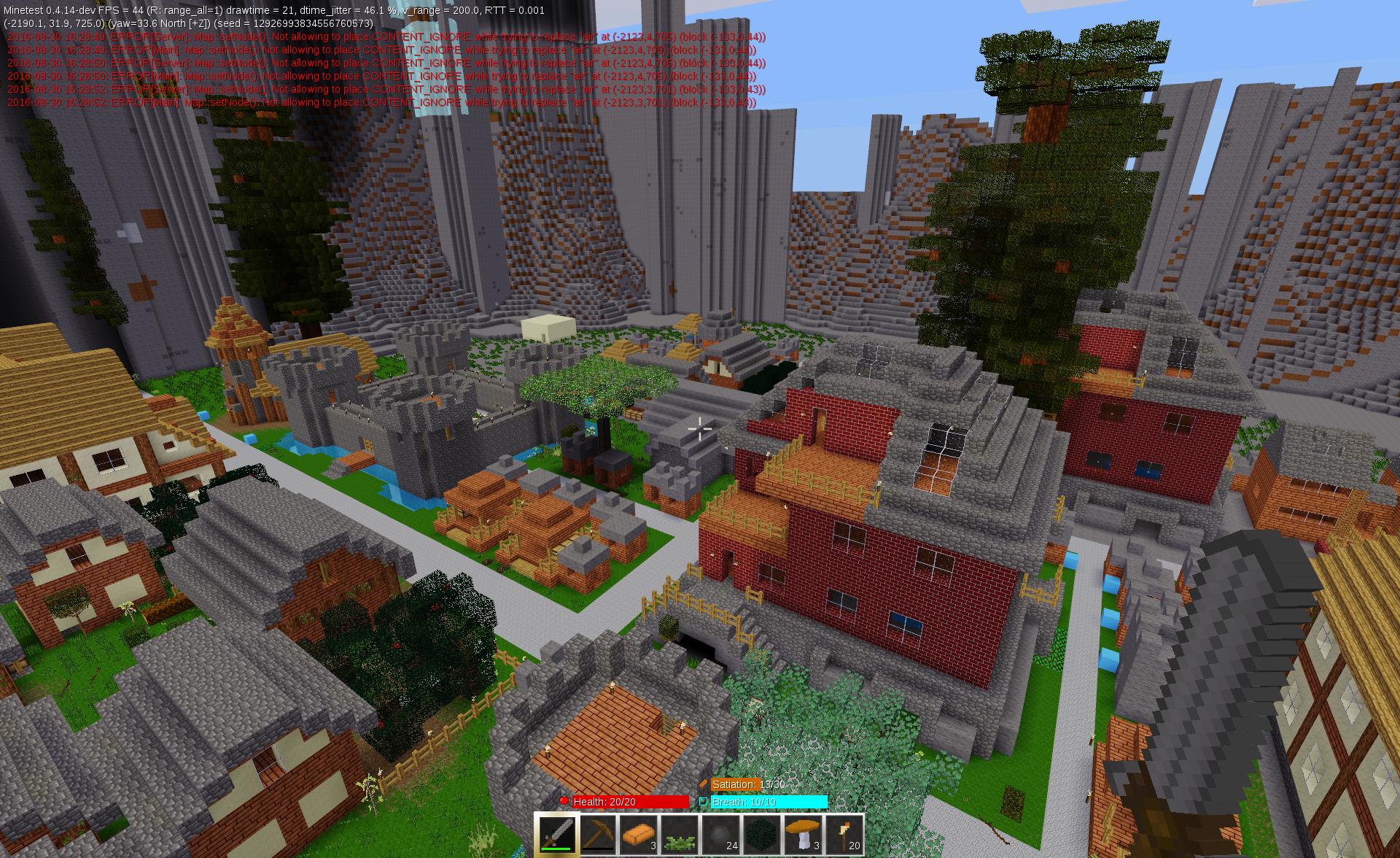Viewport: 1400px width, 858px height.
Task: Select the copper ingot stack of 3
Action: 639,834
